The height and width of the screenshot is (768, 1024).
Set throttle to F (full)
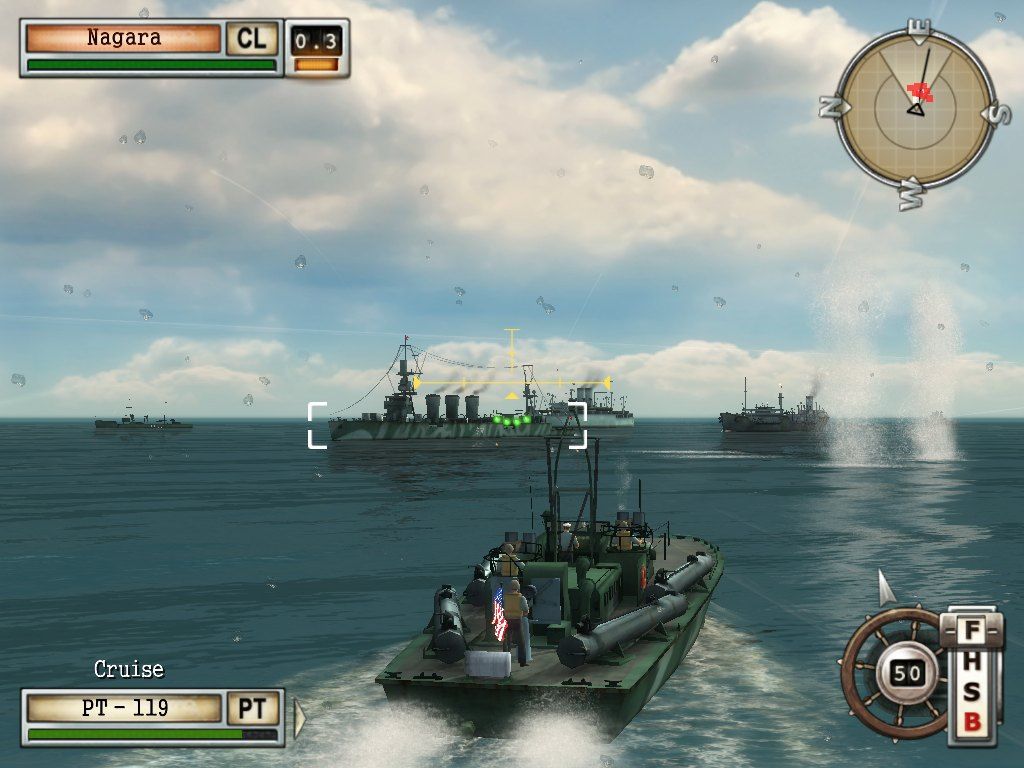click(971, 632)
